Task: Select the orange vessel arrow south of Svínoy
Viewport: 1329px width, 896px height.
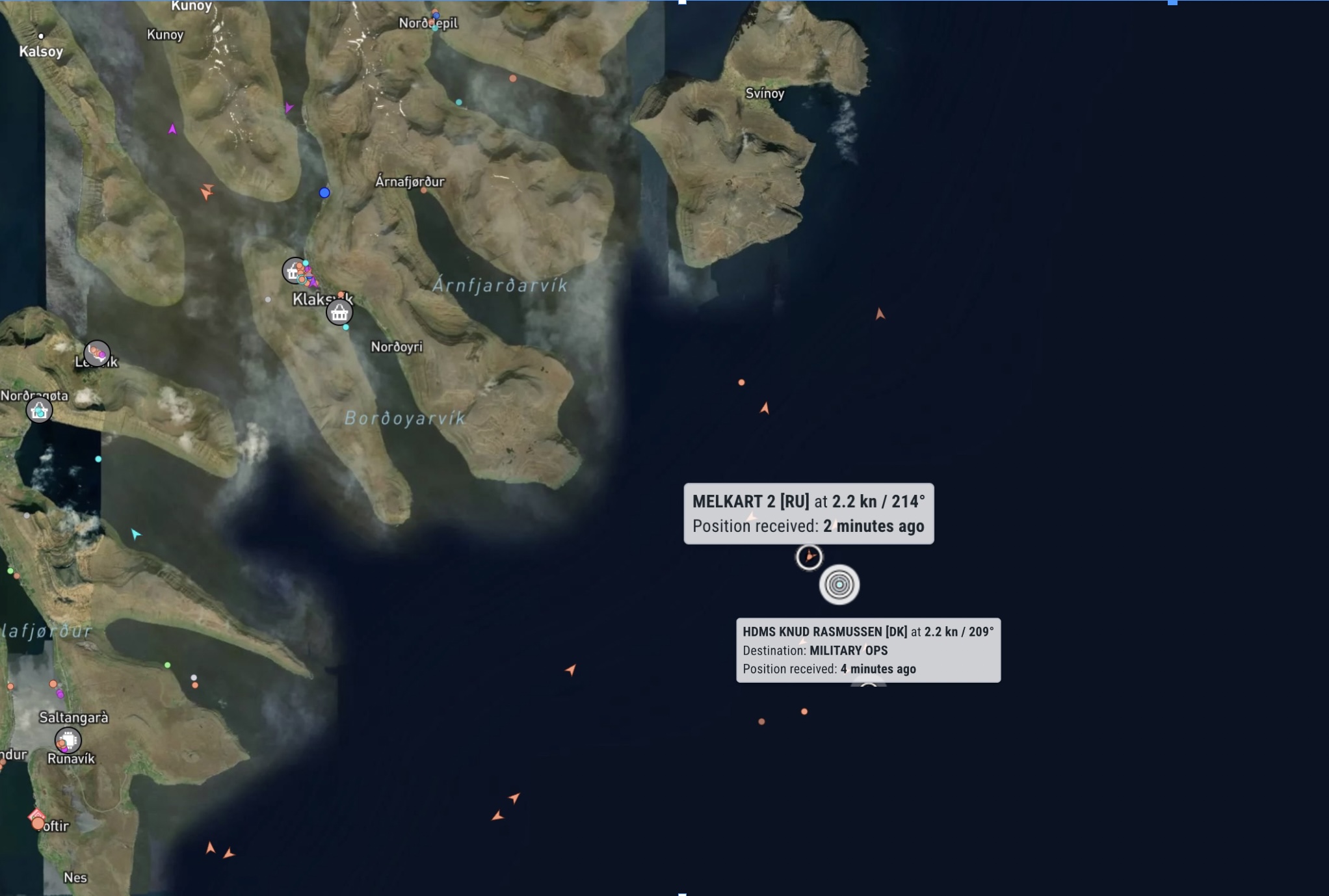Action: (x=880, y=314)
